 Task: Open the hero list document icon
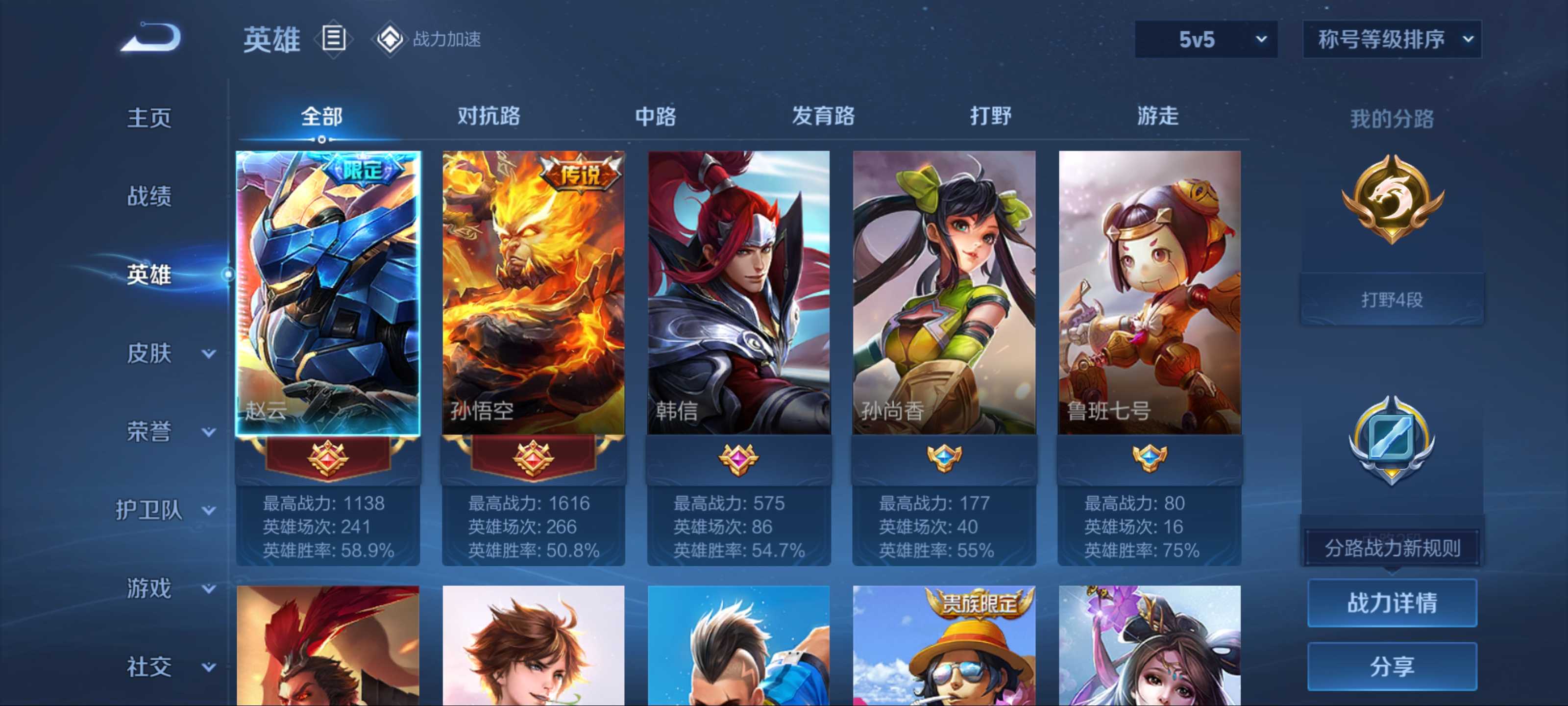334,39
